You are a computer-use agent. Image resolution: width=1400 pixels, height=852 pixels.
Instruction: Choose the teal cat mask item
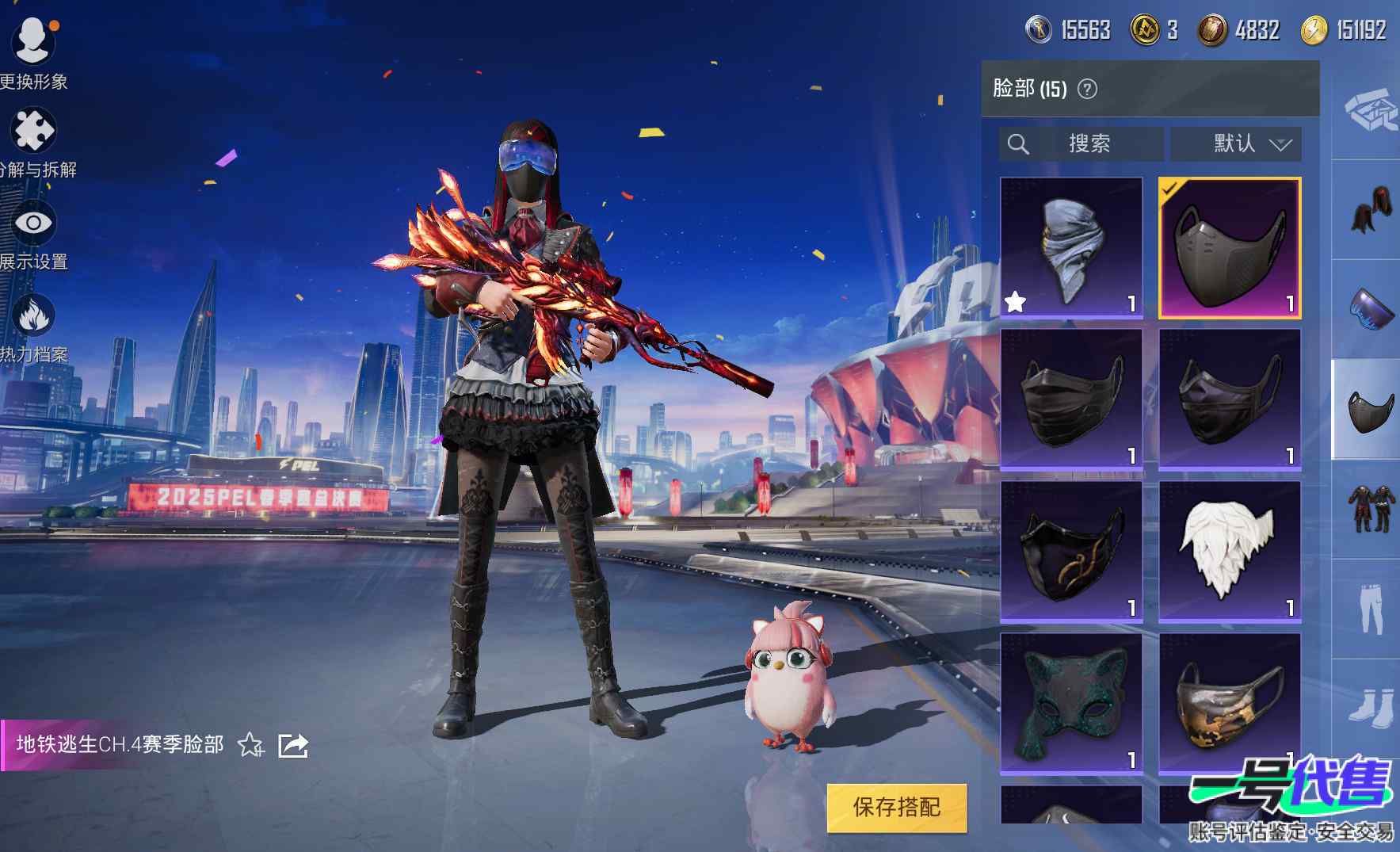(x=1071, y=703)
